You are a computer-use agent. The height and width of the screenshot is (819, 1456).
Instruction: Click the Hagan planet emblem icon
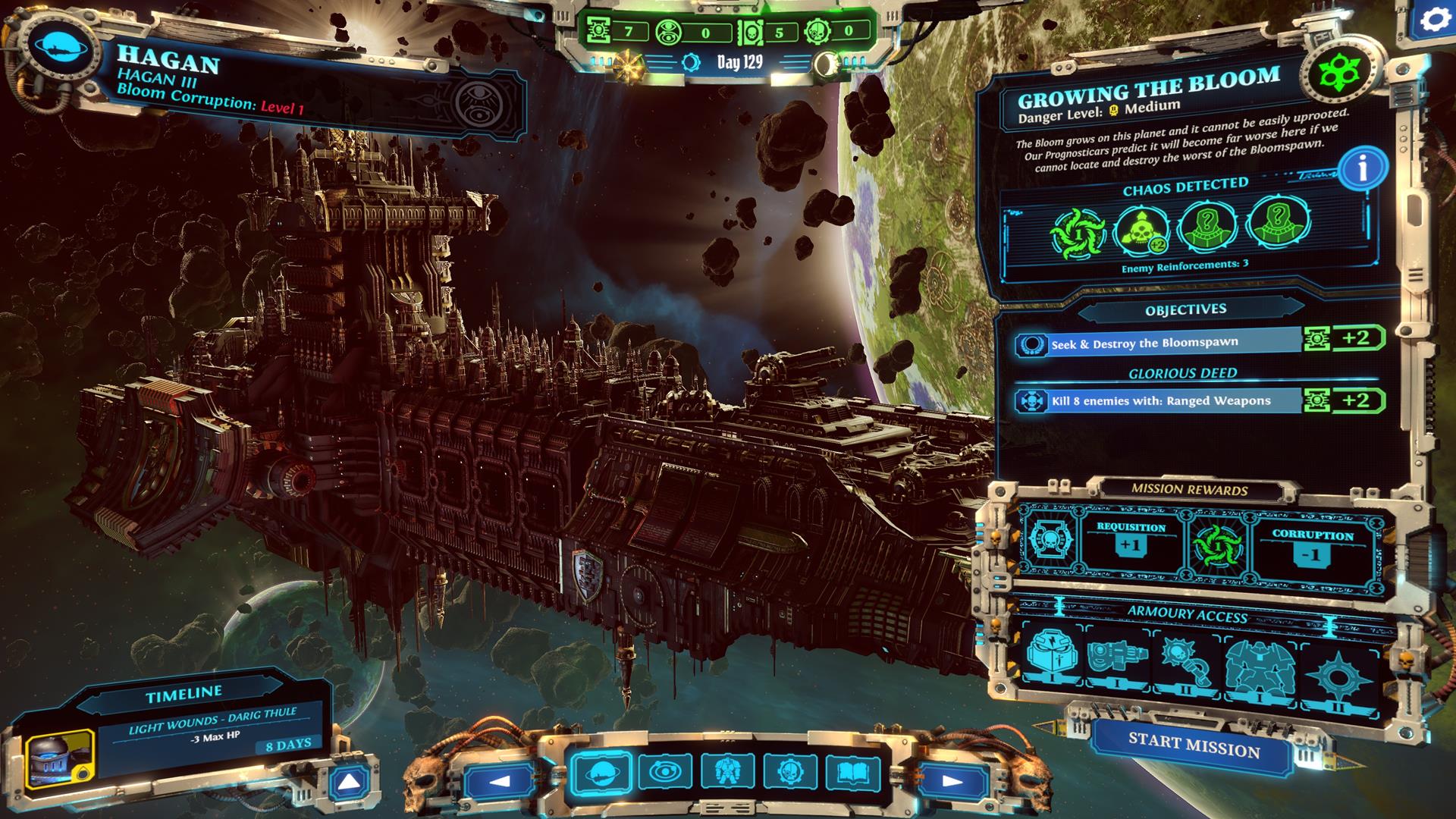tap(61, 49)
